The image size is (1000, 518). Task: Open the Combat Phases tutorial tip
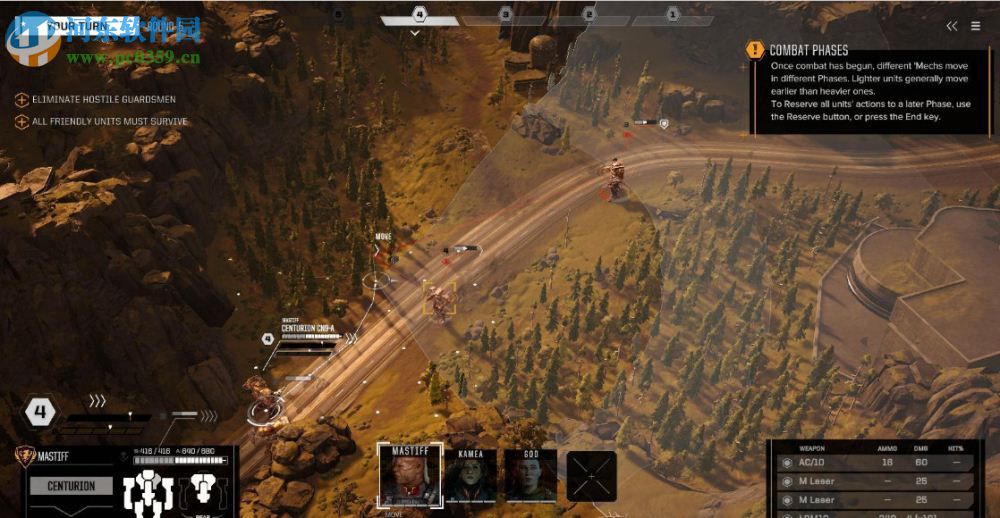808,50
